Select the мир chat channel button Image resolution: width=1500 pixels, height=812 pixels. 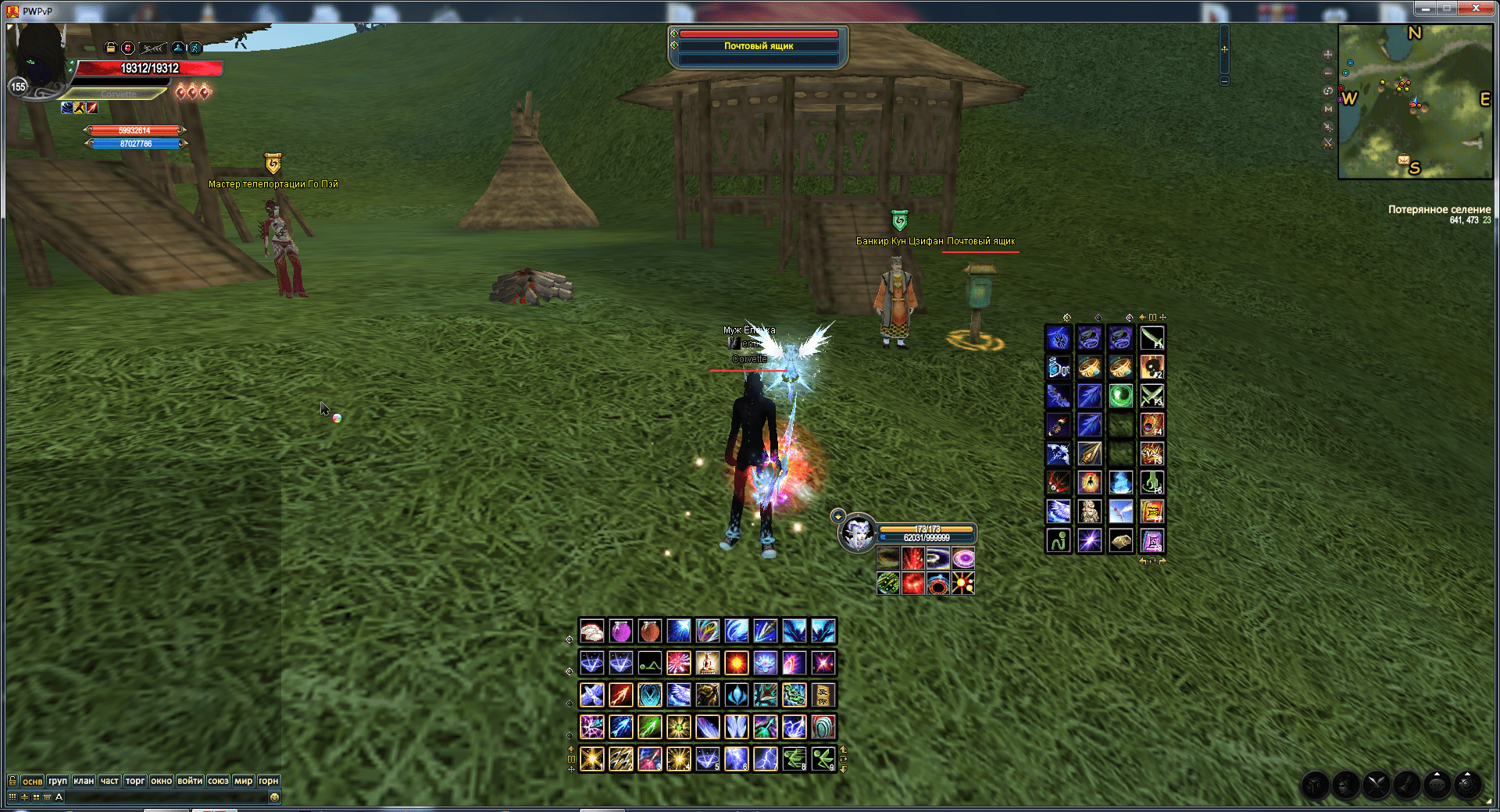coord(244,780)
